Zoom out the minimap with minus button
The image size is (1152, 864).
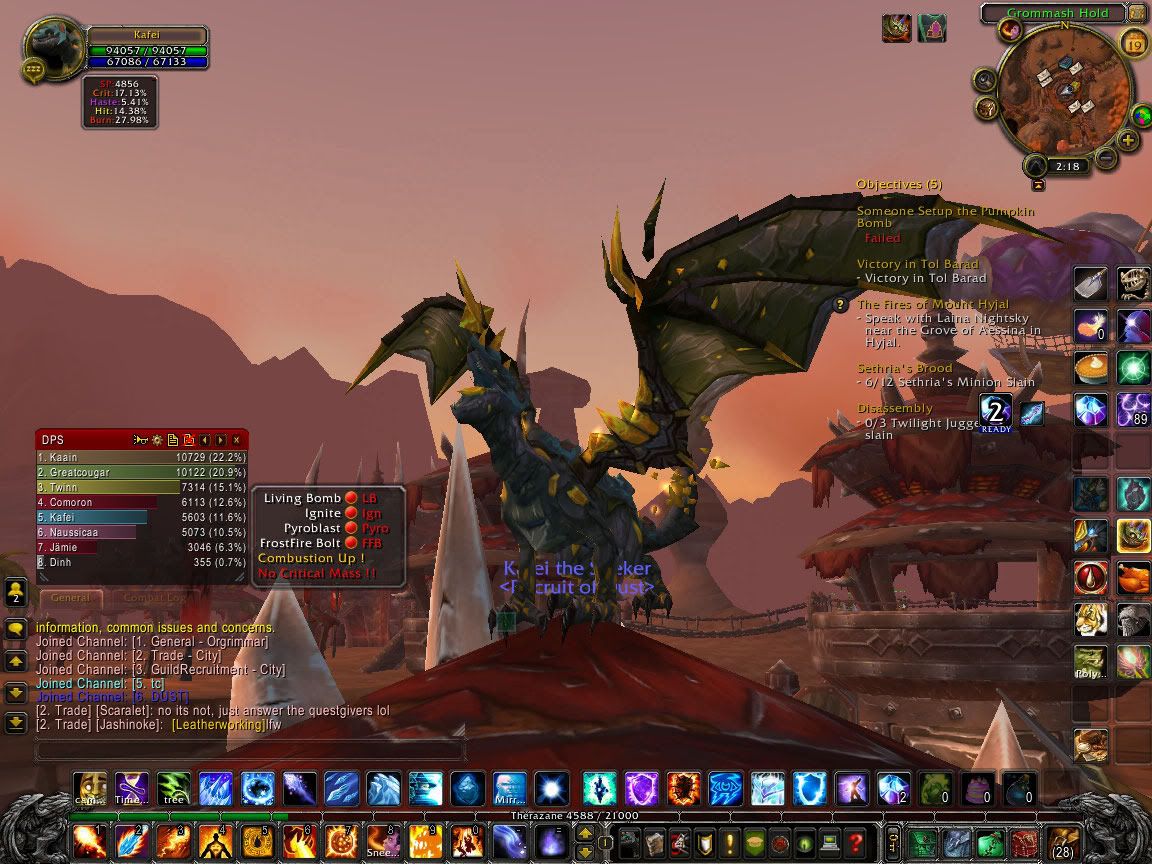point(1105,158)
